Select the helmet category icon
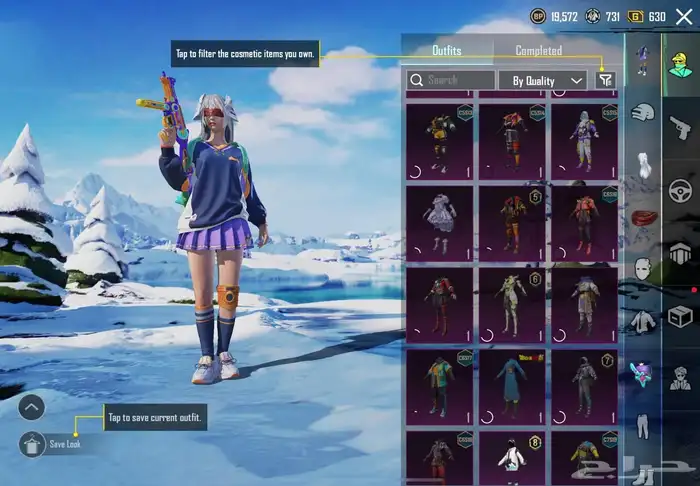The height and width of the screenshot is (486, 700). (643, 114)
